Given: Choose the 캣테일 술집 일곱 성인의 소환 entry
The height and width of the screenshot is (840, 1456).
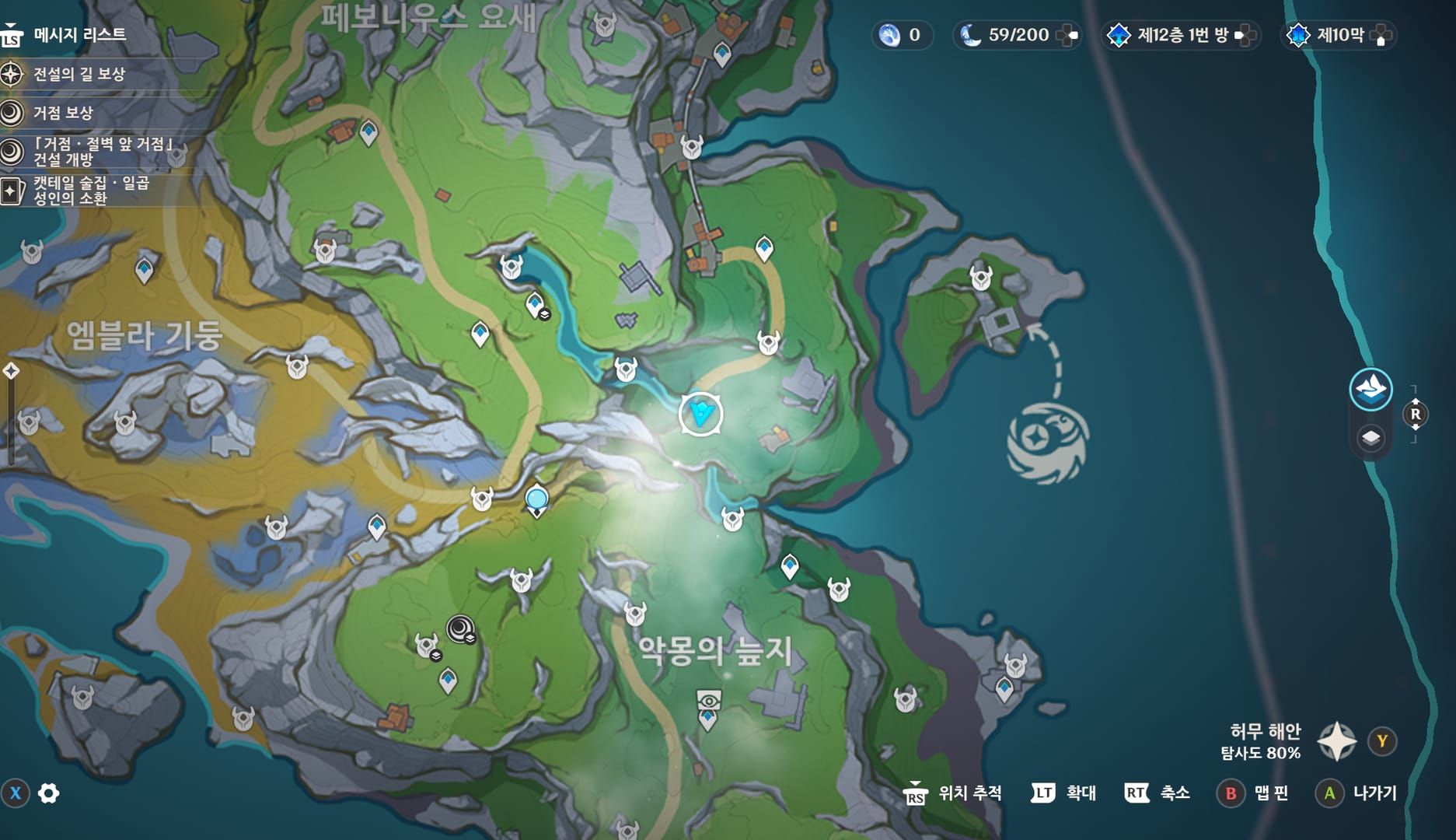Looking at the screenshot, I should (89, 191).
